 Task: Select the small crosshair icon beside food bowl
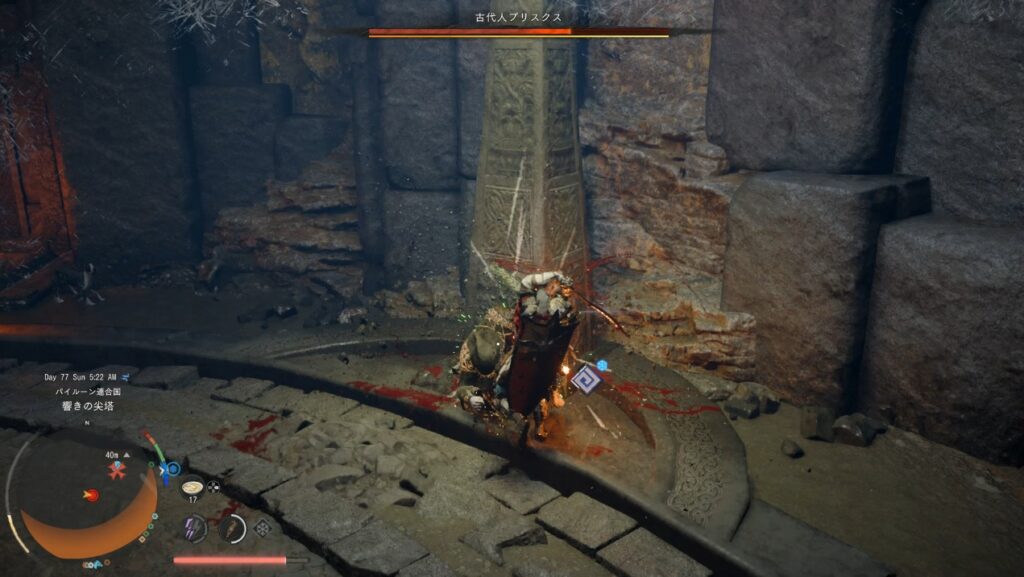click(213, 487)
